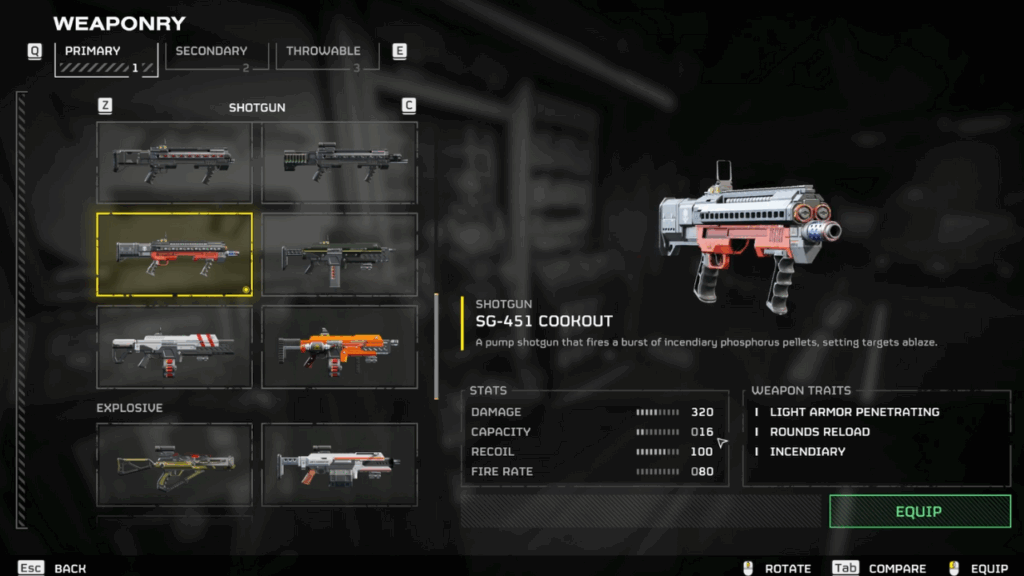This screenshot has width=1024, height=576.
Task: Select the yellow-trimmed explosive crossbow tile
Action: click(174, 464)
